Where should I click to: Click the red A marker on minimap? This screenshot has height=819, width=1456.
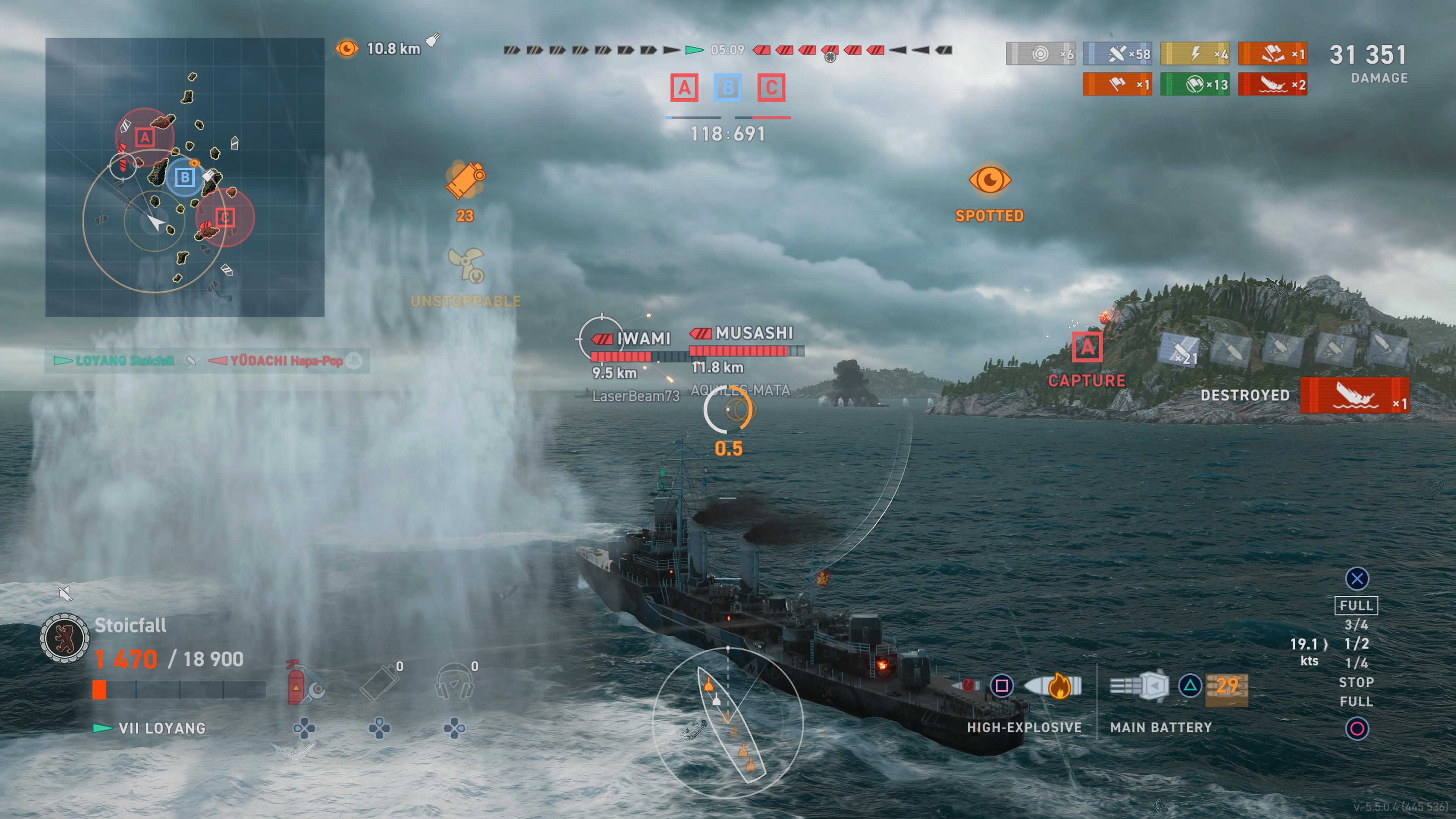(x=145, y=137)
